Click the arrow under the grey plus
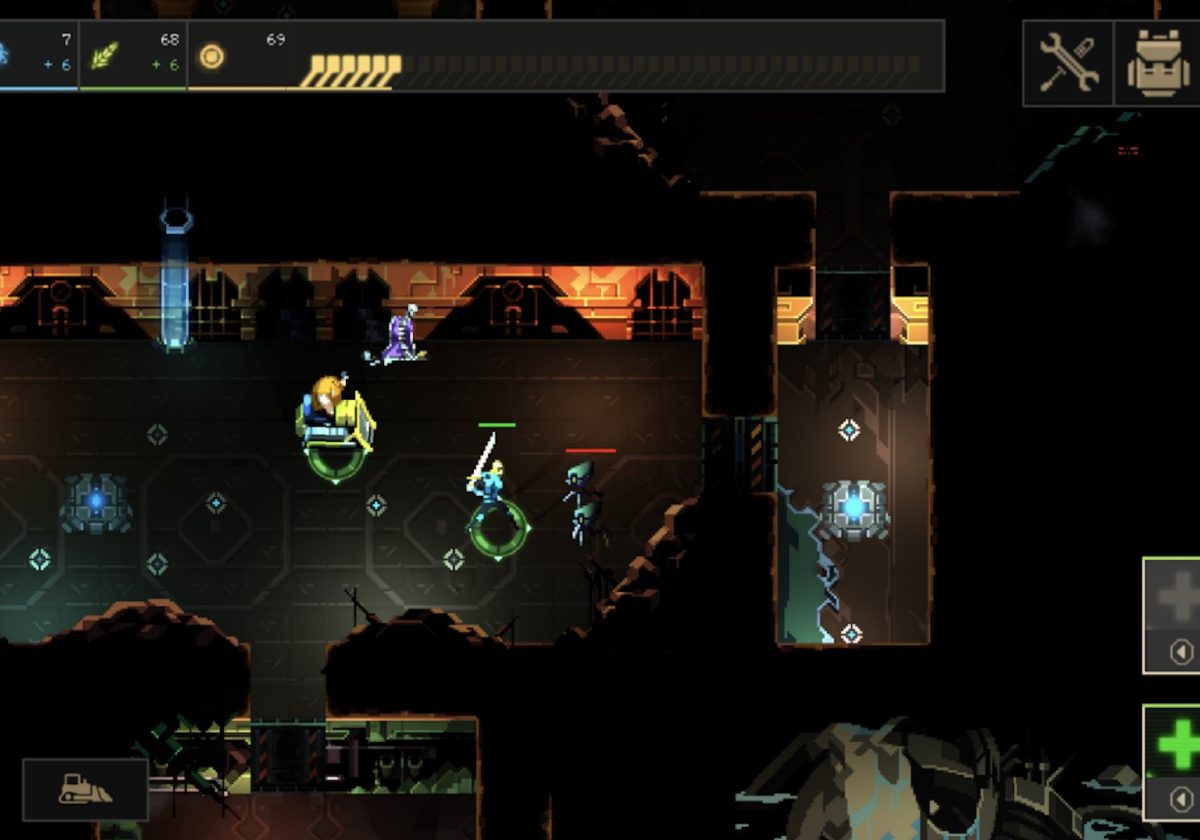 tap(1181, 652)
